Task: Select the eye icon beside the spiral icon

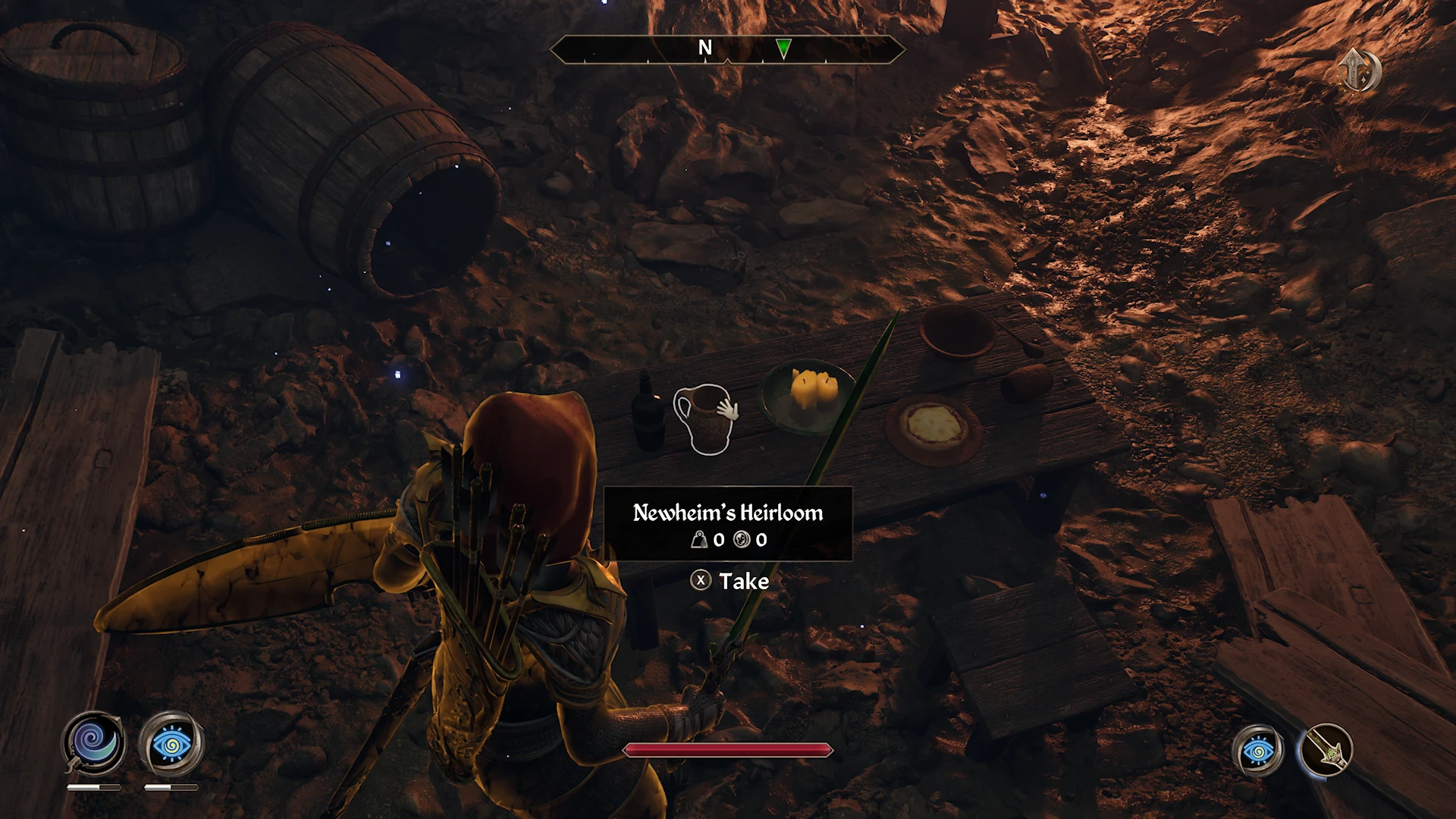Action: pos(171,744)
